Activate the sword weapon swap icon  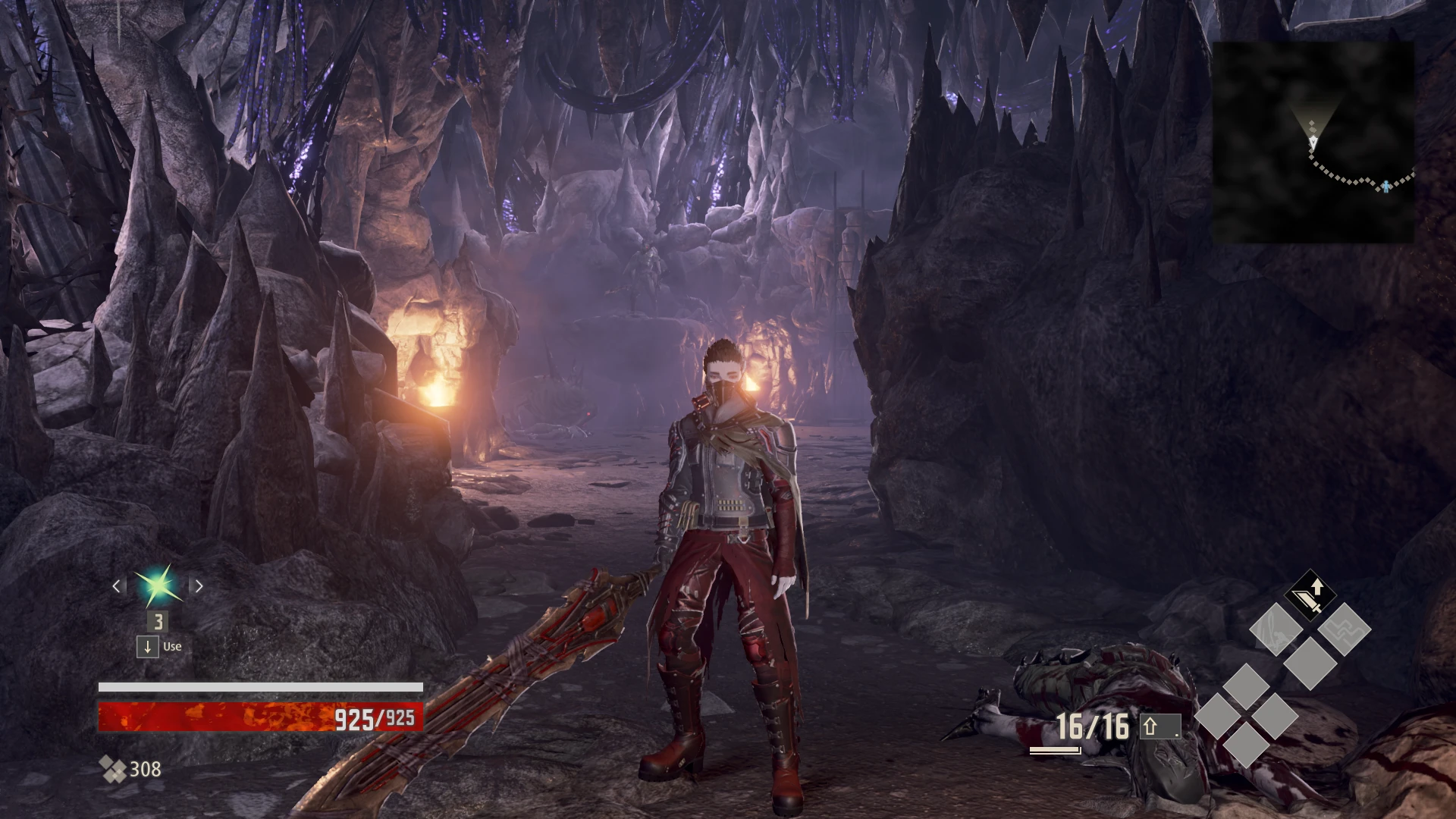[1310, 596]
